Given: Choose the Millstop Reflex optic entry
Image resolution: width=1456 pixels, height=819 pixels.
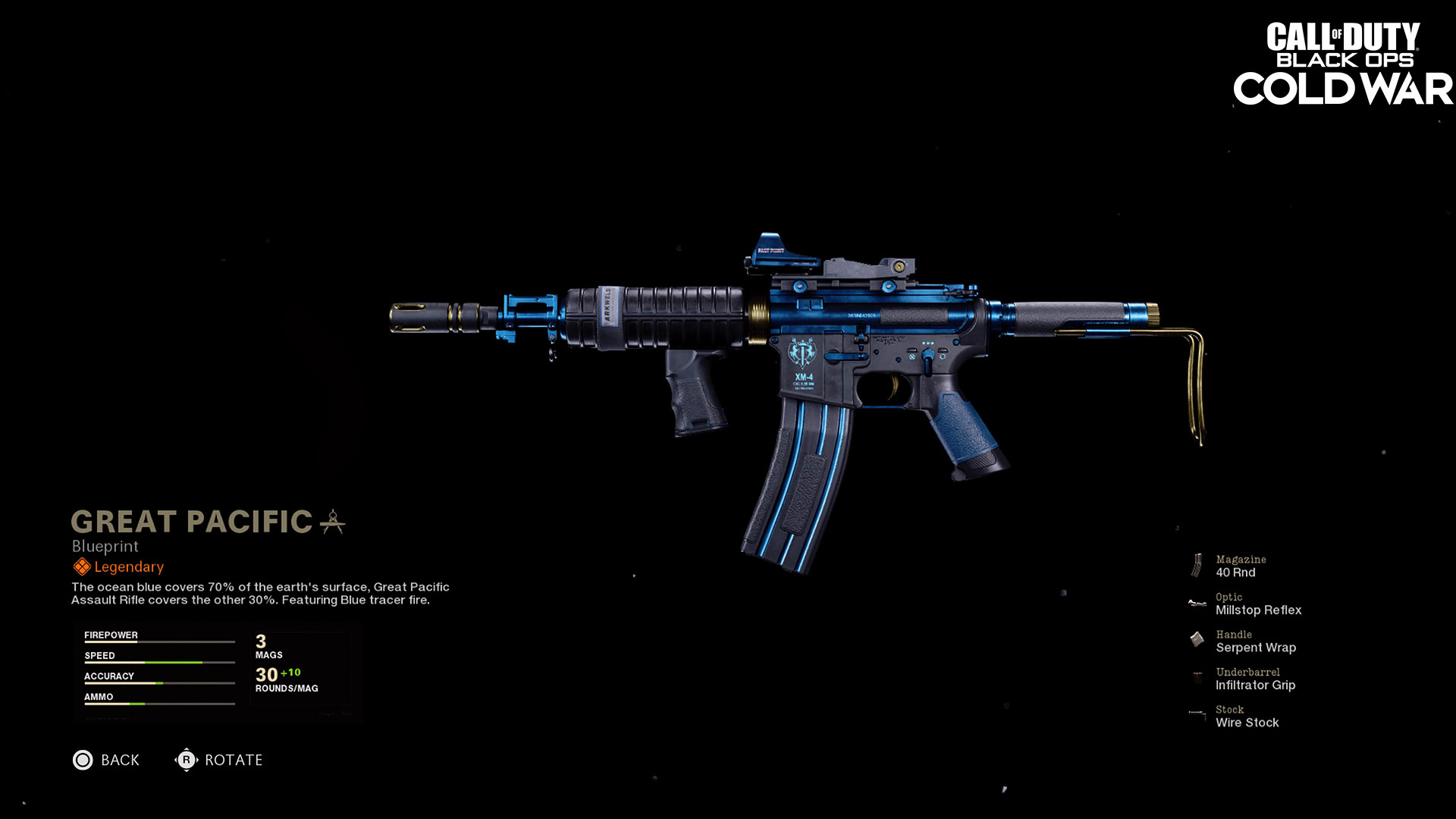Looking at the screenshot, I should (x=1257, y=604).
